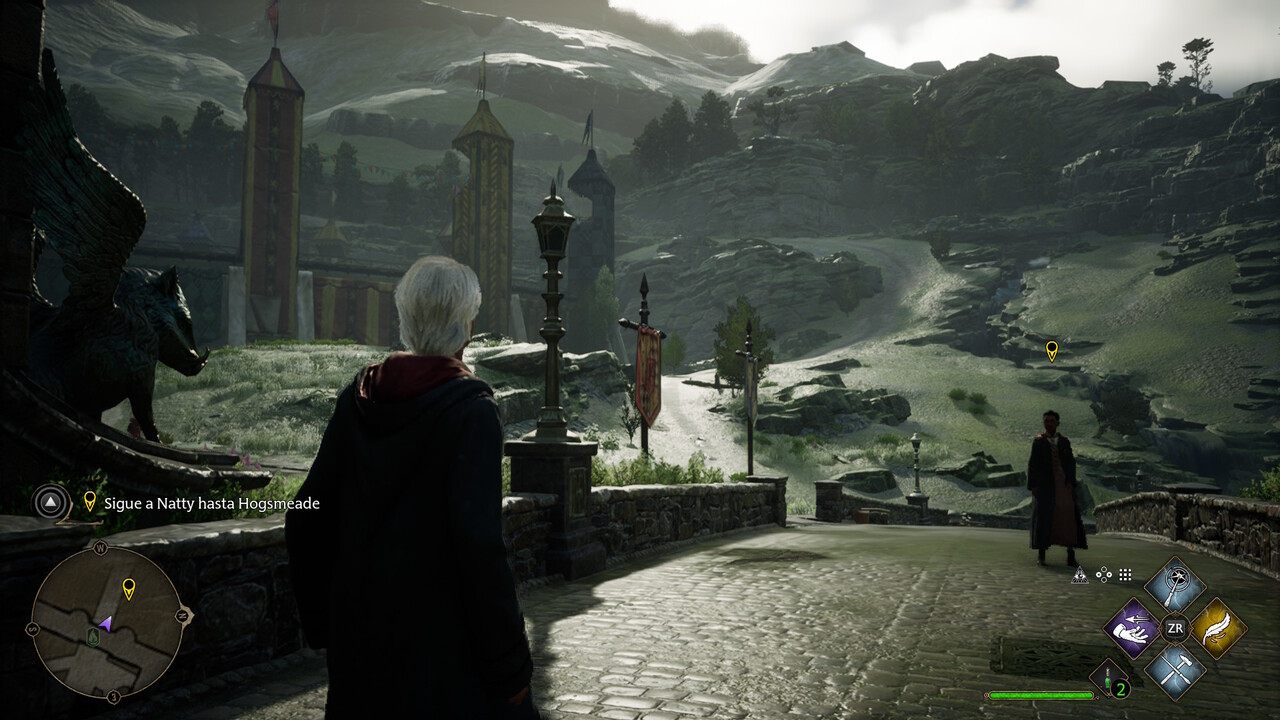1280x720 pixels.
Task: Use the Reparo hammer-and-wand spell
Action: (1174, 670)
